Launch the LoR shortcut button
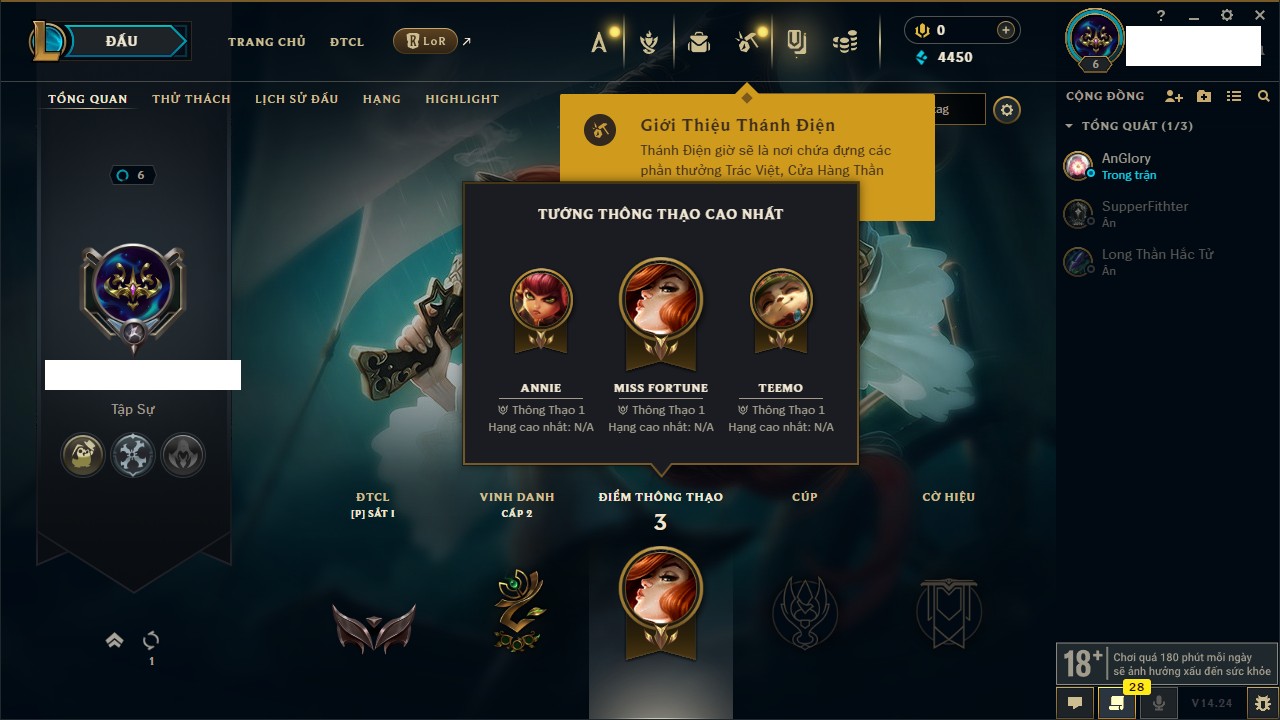This screenshot has height=720, width=1280. coord(425,41)
